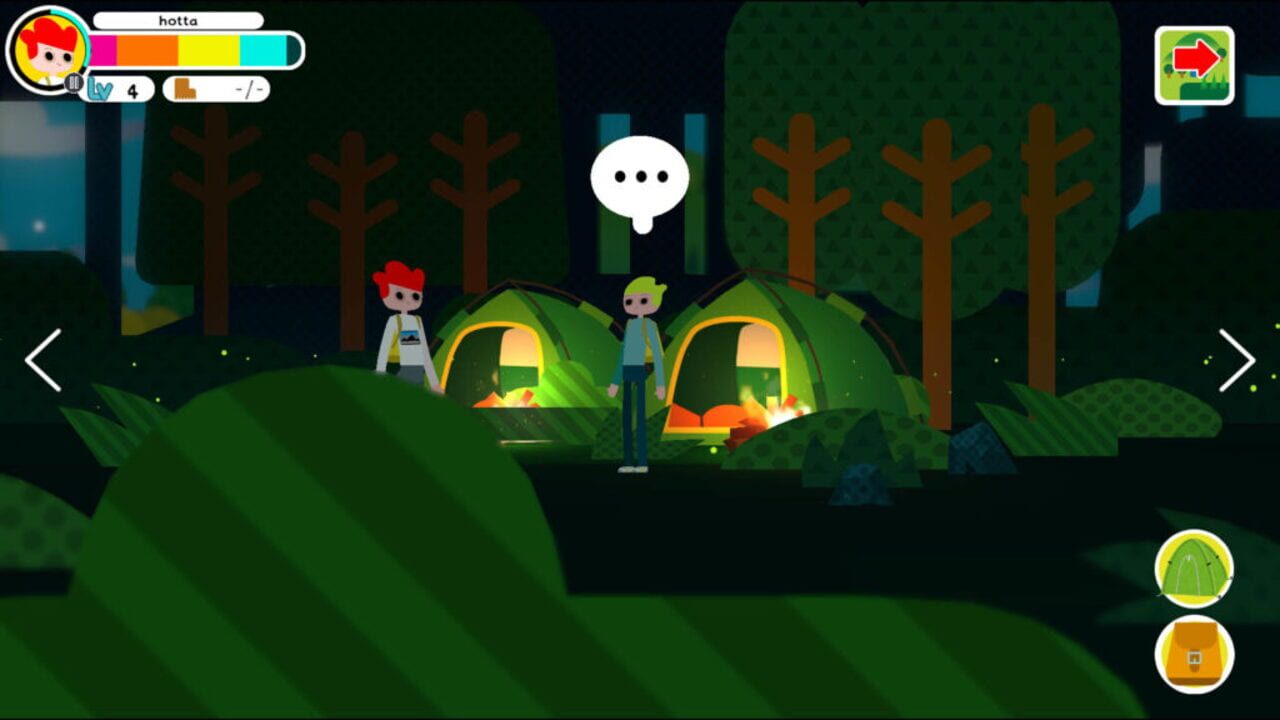1280x720 pixels.
Task: Click the boot item counter icon
Action: (184, 88)
